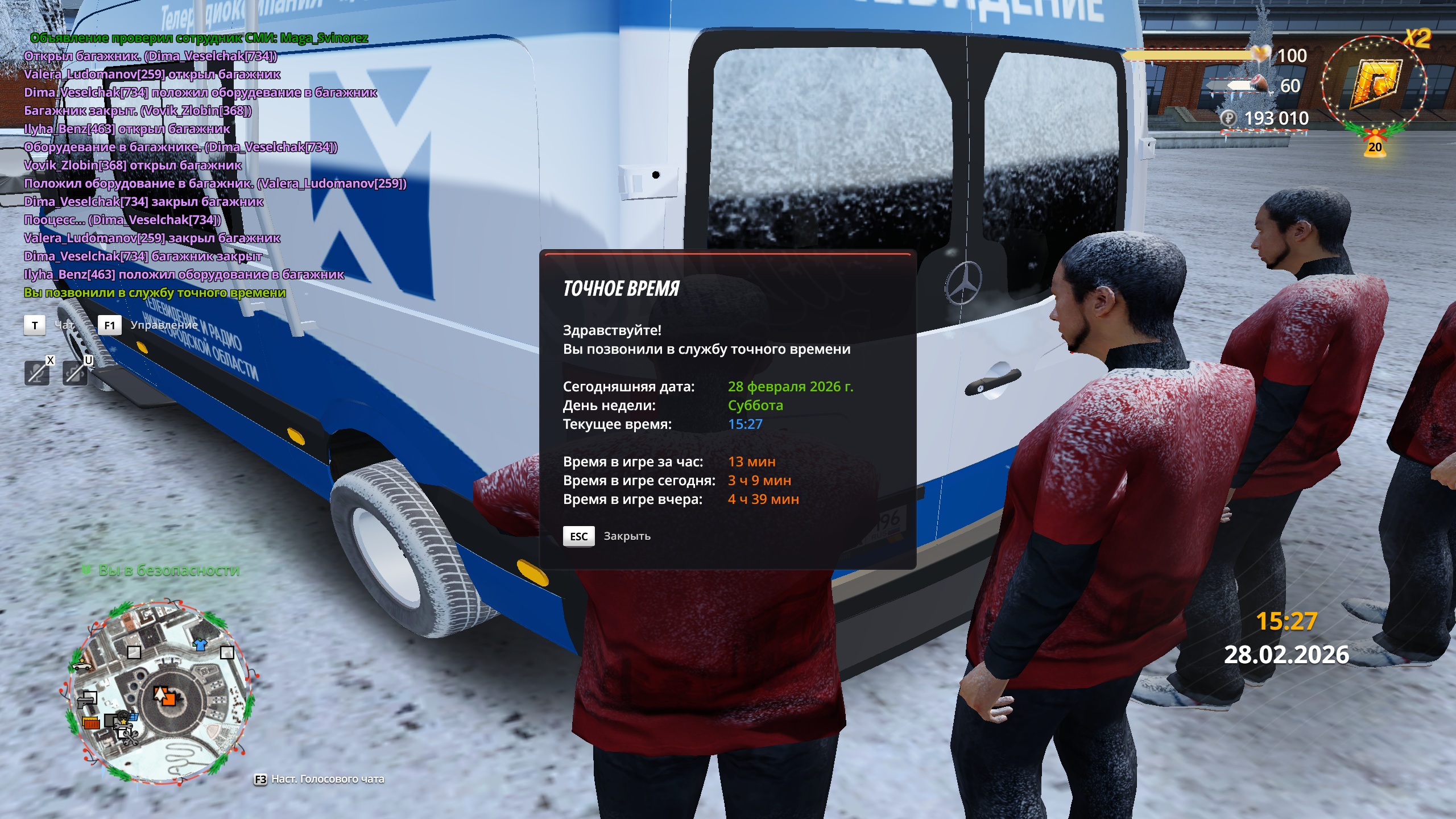1456x819 pixels.
Task: Click the player arrow on the minimap
Action: 160,694
